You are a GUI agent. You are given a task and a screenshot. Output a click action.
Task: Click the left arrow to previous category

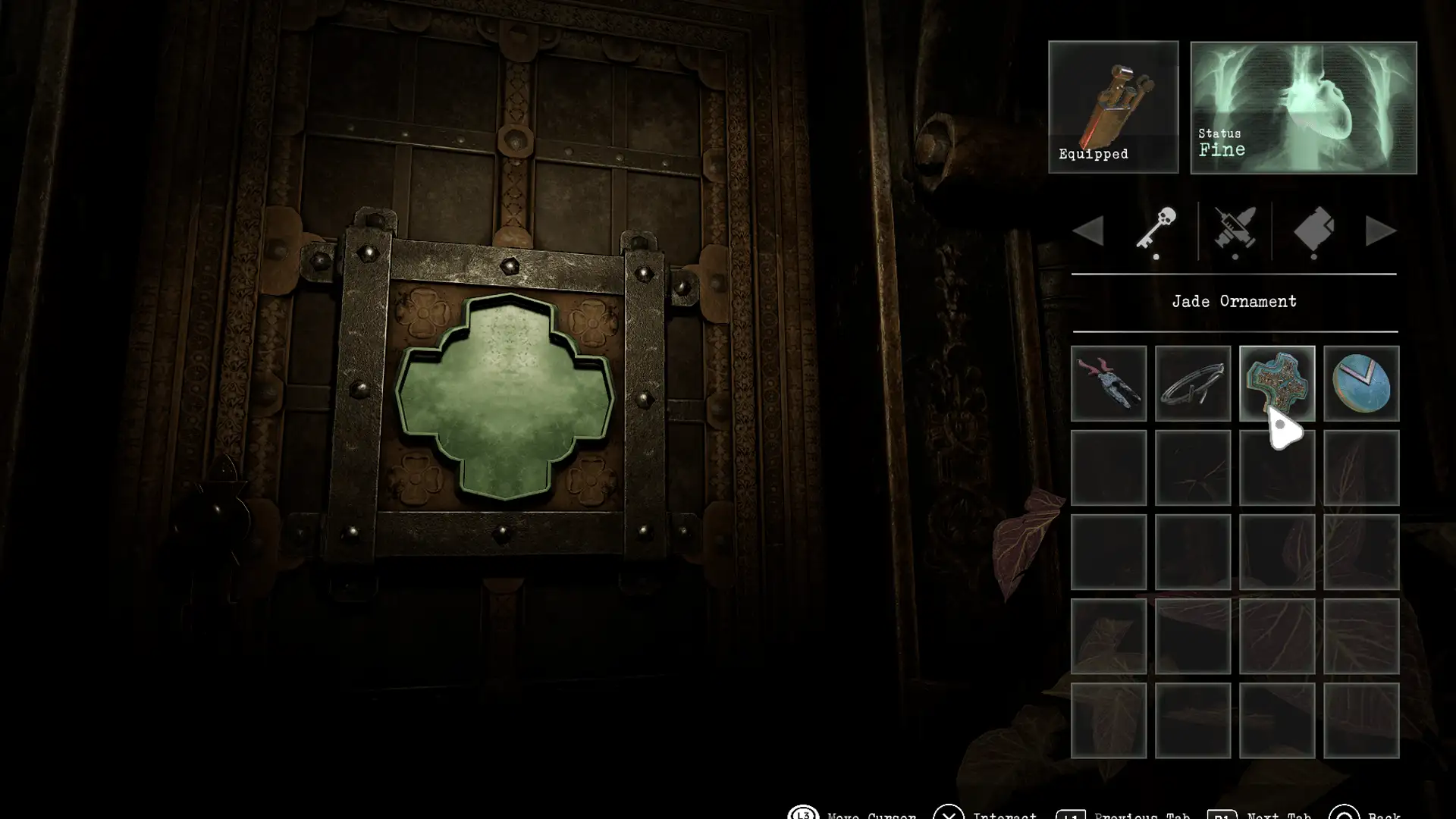point(1090,231)
